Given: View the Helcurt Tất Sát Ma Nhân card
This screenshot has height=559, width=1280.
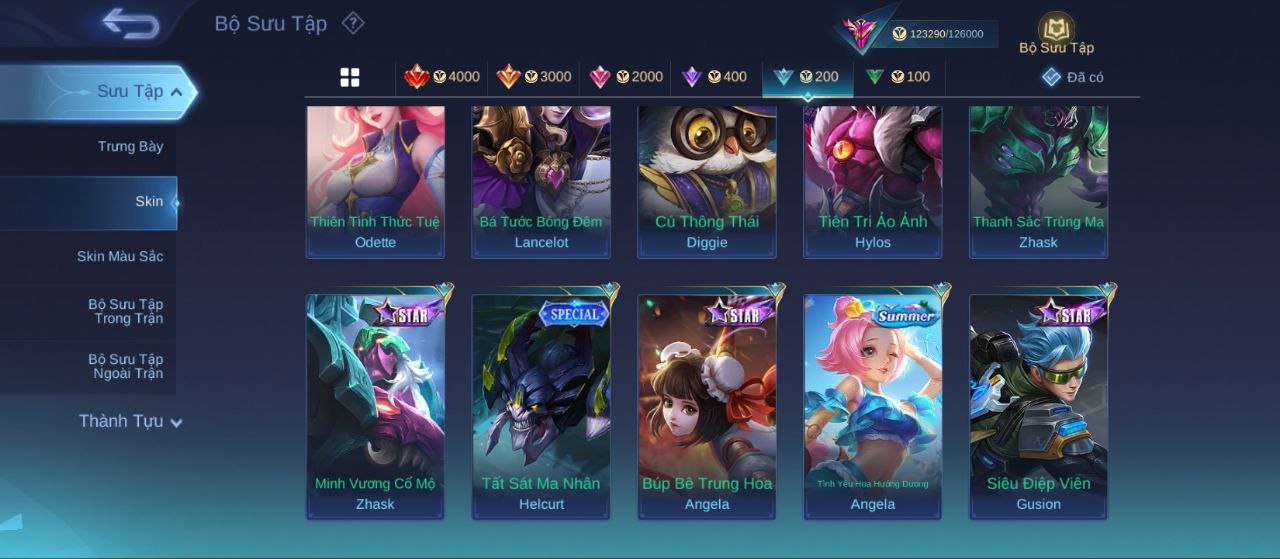Looking at the screenshot, I should (541, 405).
